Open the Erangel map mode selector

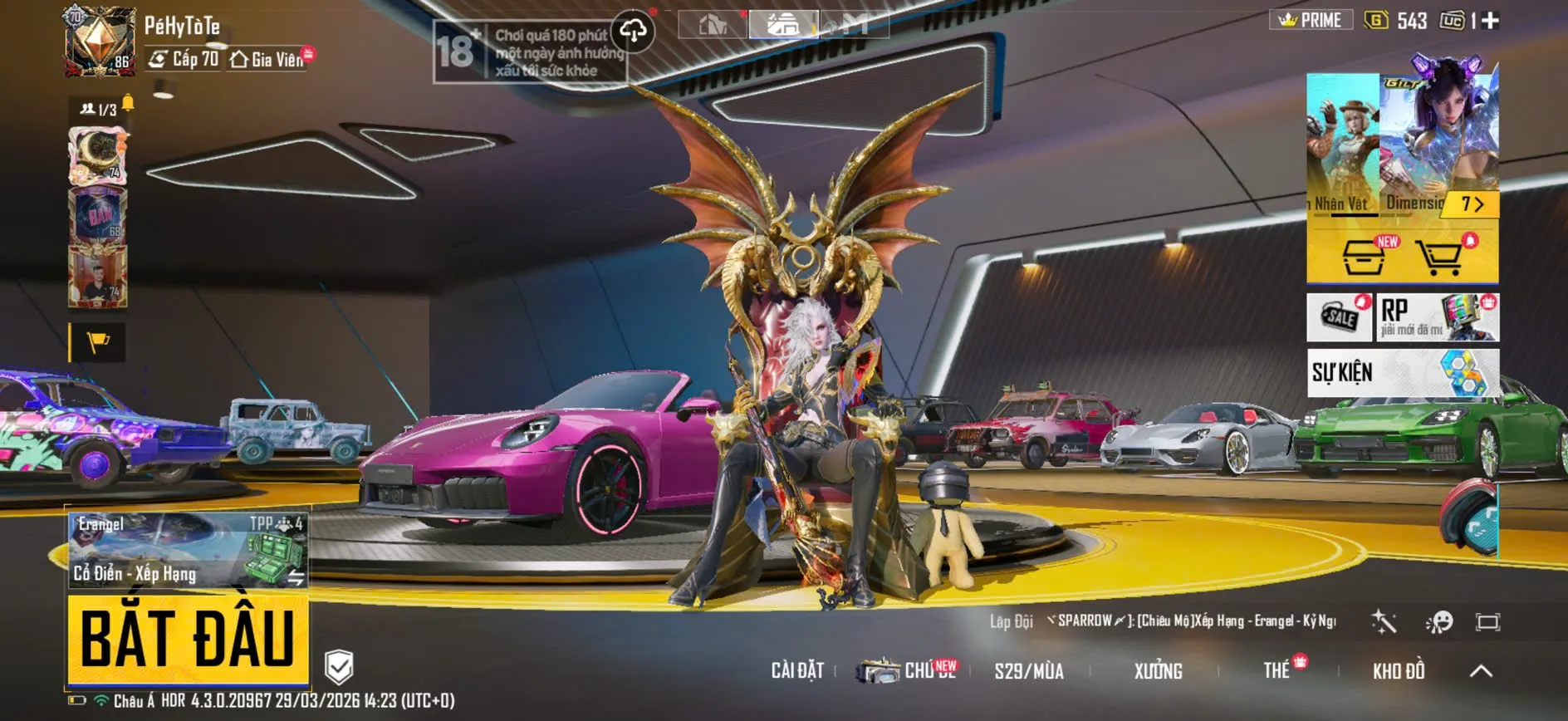[x=188, y=550]
